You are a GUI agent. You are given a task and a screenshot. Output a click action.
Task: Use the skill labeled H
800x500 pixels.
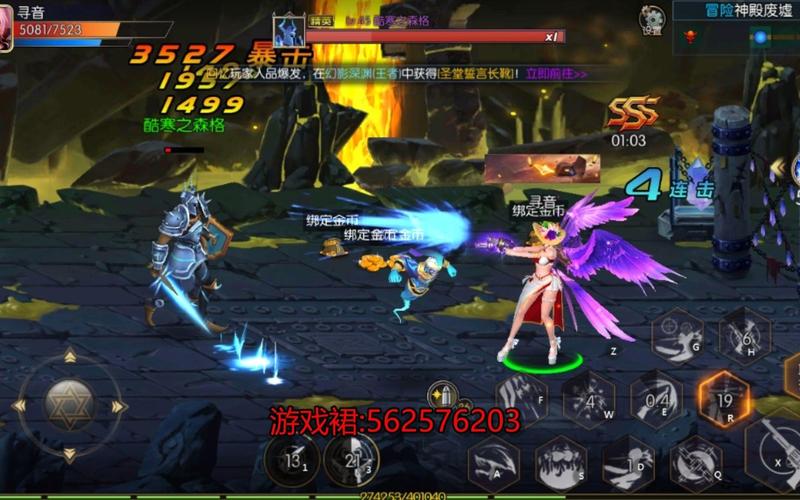(745, 336)
